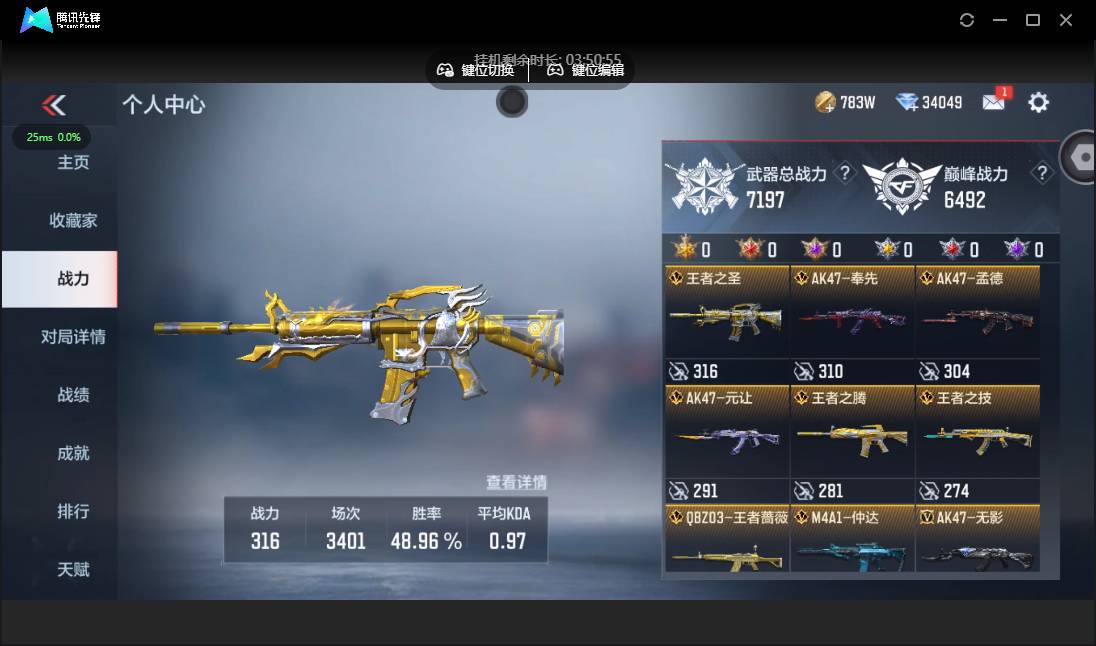Show the 成就 tab
Screen dimensions: 1096x646
pos(73,452)
